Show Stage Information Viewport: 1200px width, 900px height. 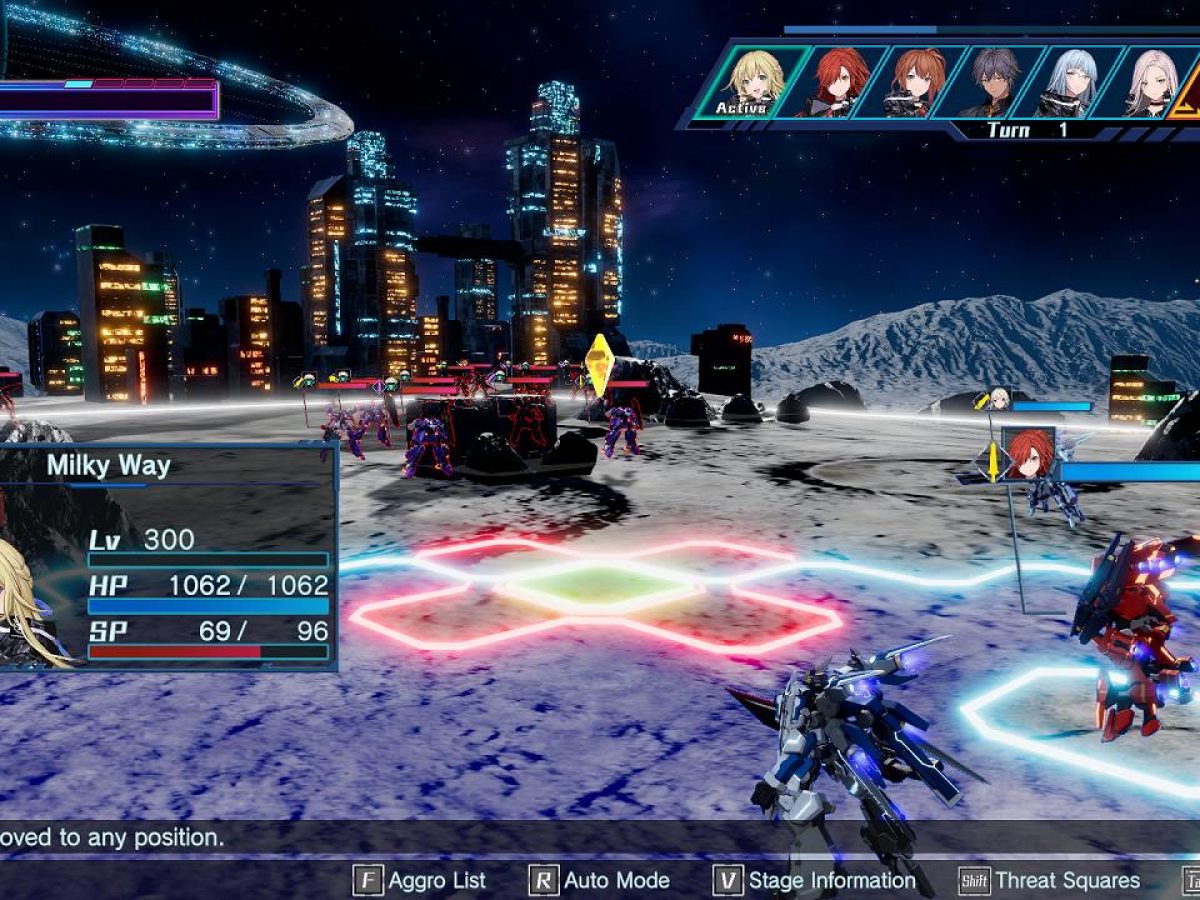[x=815, y=880]
